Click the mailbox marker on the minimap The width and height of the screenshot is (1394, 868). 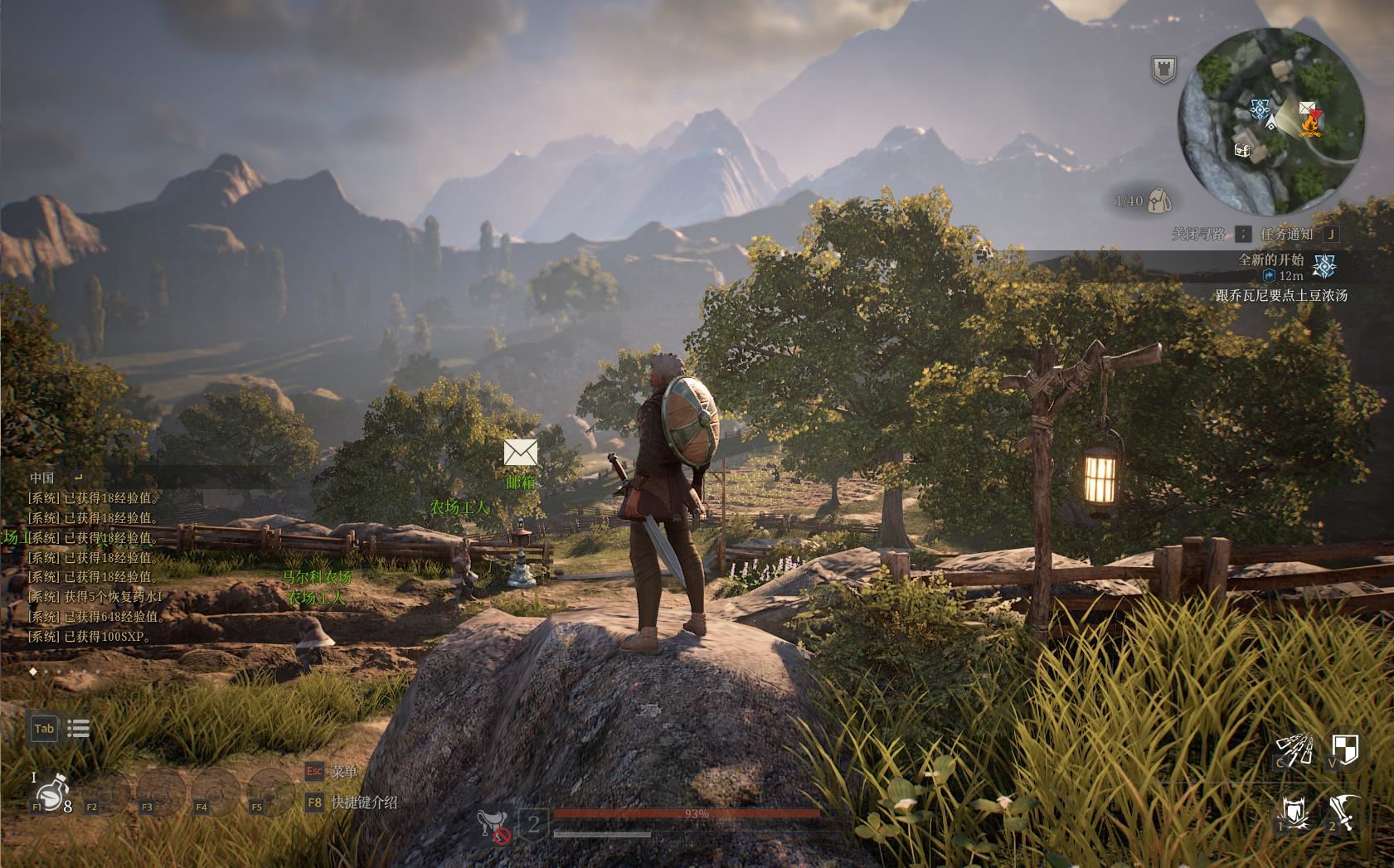[1306, 108]
